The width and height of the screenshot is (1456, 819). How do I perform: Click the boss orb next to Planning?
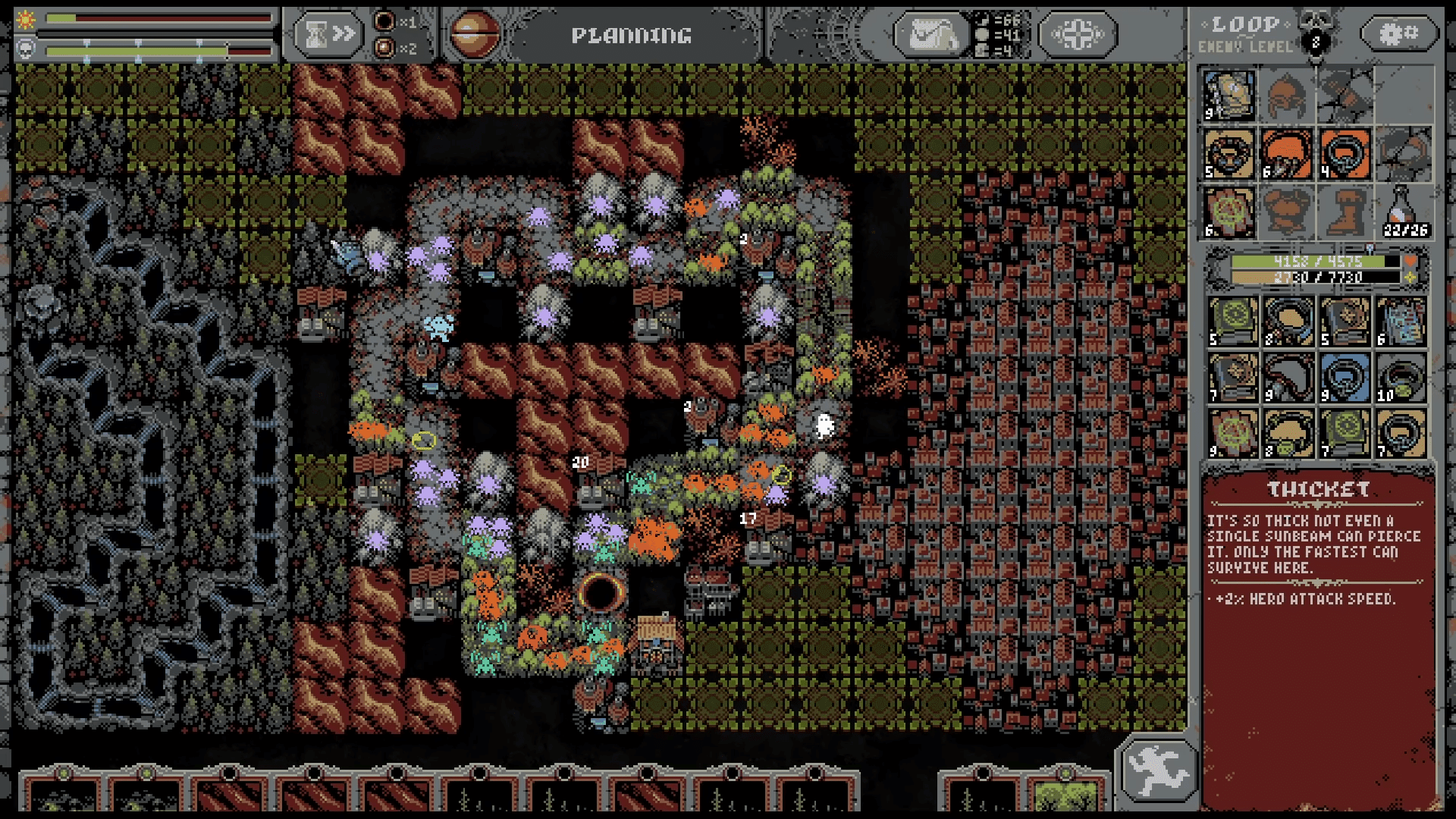click(475, 35)
